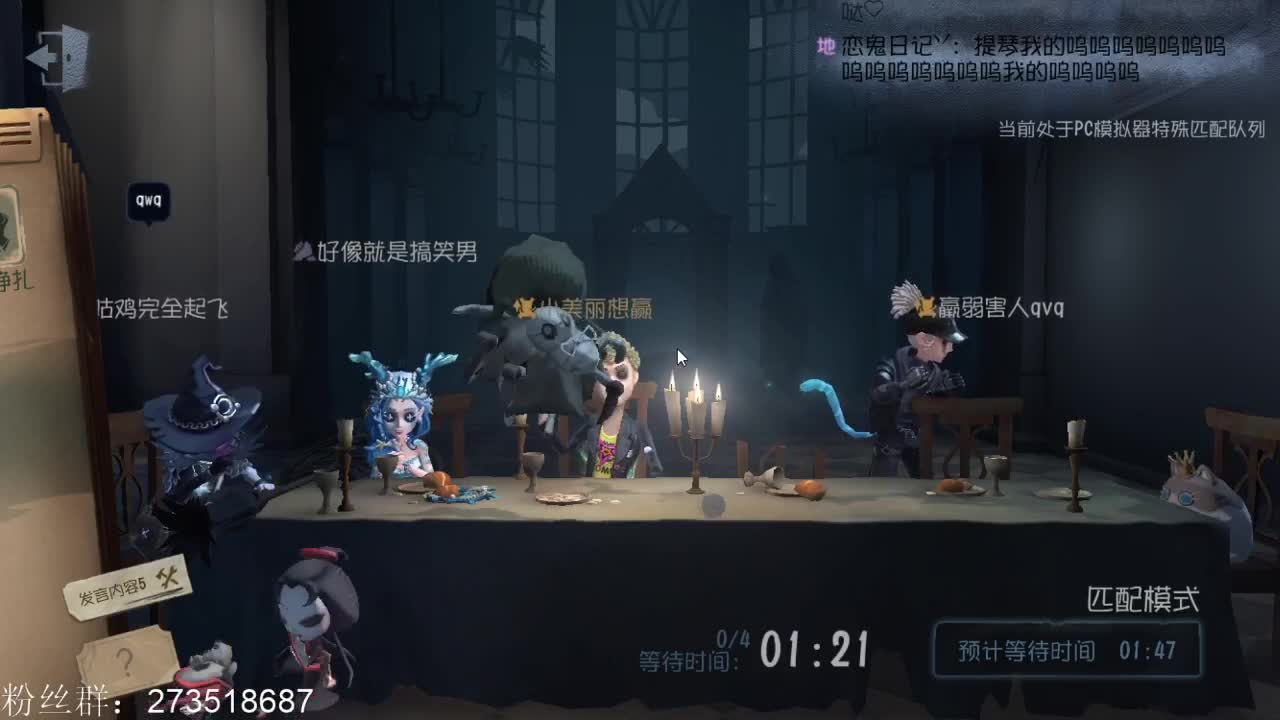Click the 挣扎 card stack on the left
Viewport: 1280px width, 720px height.
click(25, 255)
